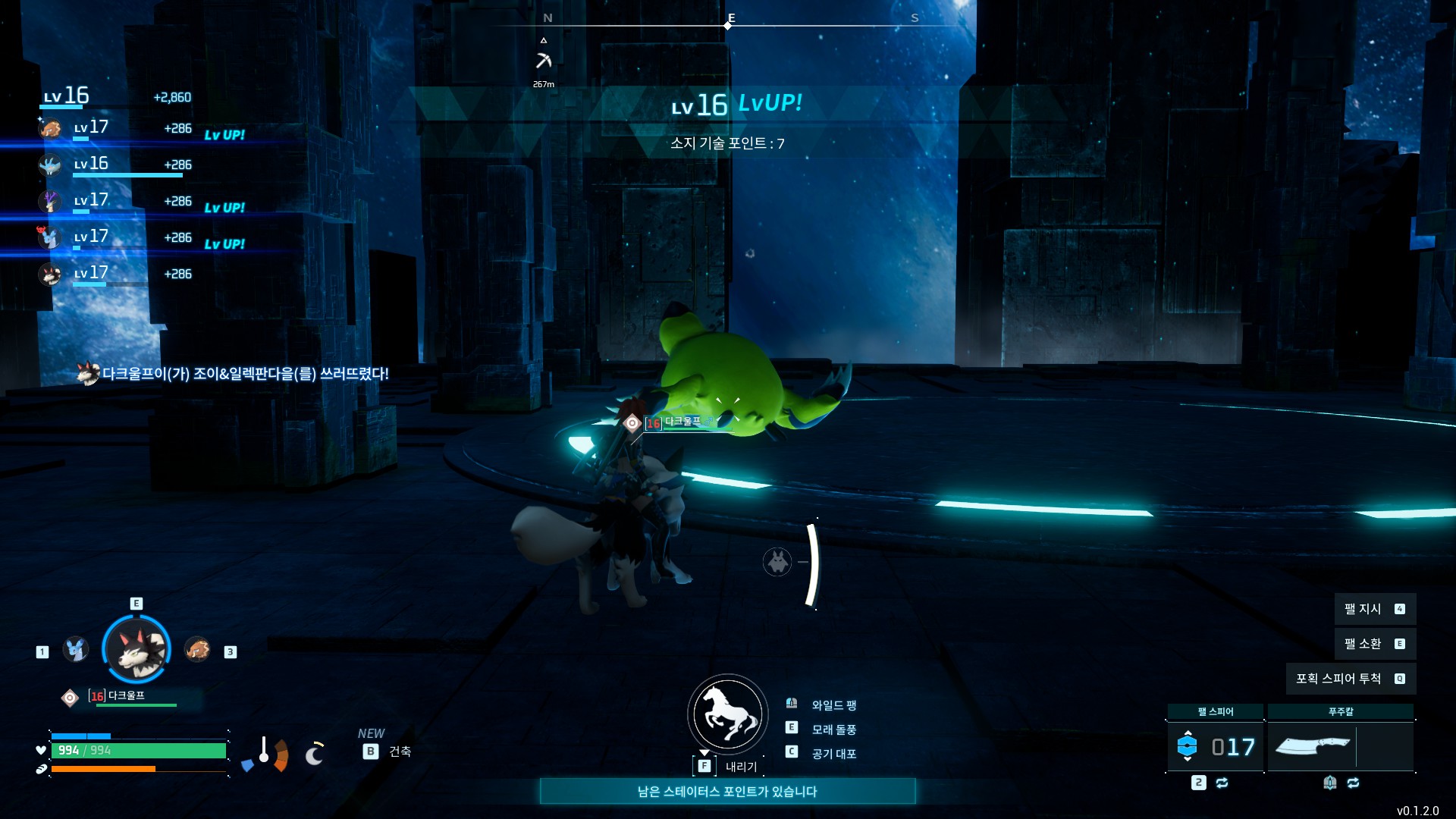
Task: Switch to the orange pal in slot 3
Action: pyautogui.click(x=197, y=649)
